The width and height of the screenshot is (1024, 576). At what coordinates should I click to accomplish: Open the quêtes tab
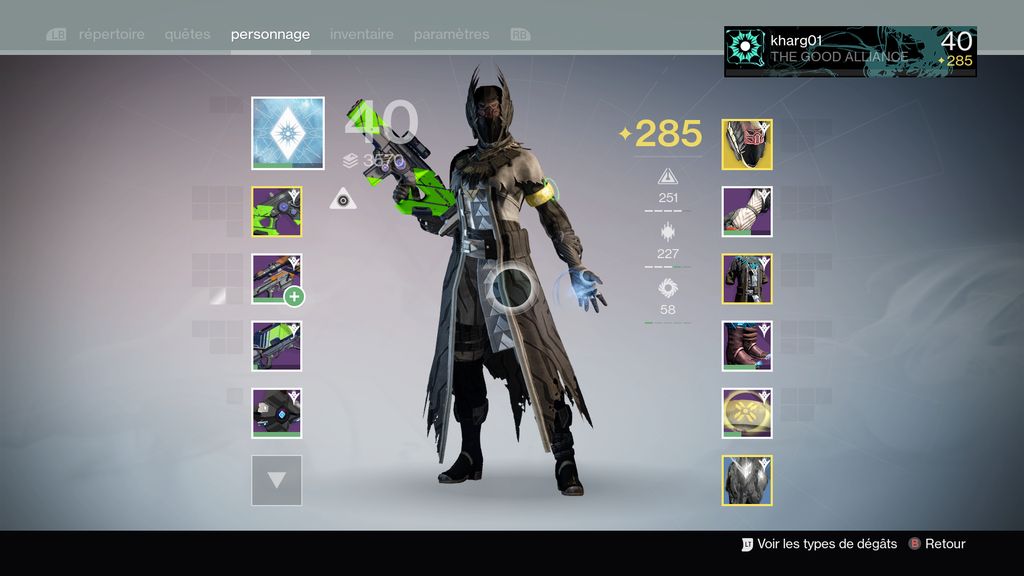point(188,34)
